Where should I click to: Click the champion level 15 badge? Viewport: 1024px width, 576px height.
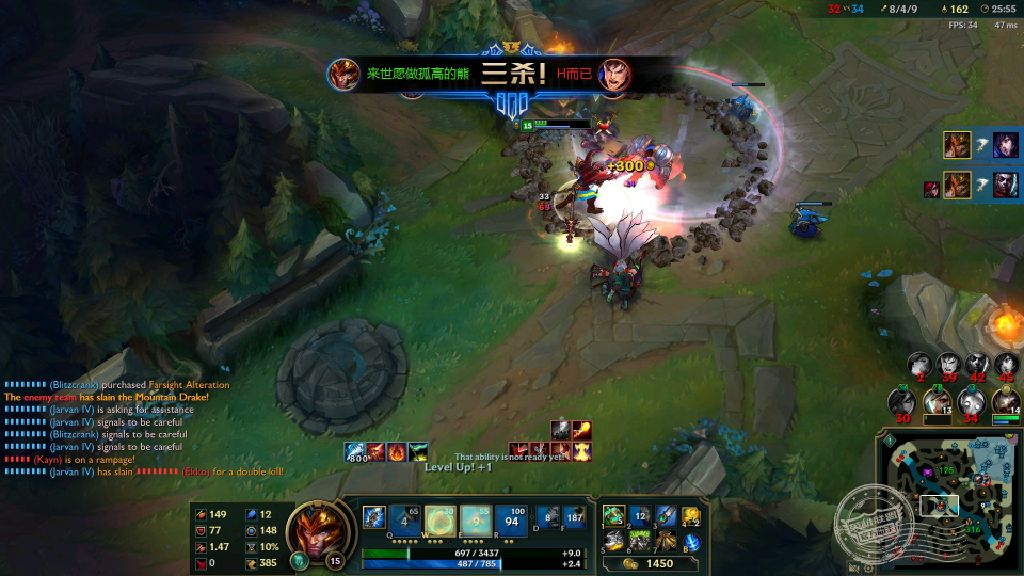click(x=336, y=561)
